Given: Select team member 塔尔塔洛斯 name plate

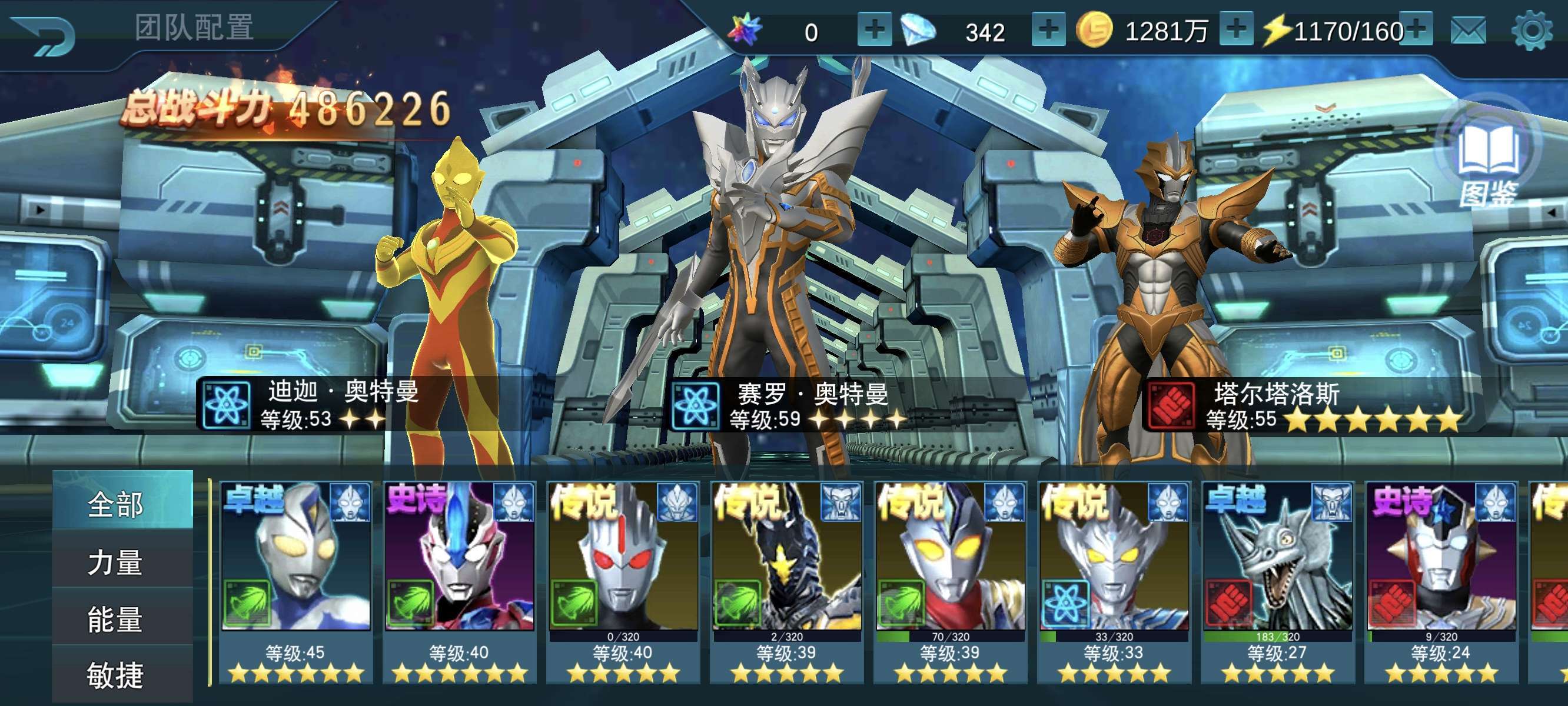Looking at the screenshot, I should click(1303, 406).
